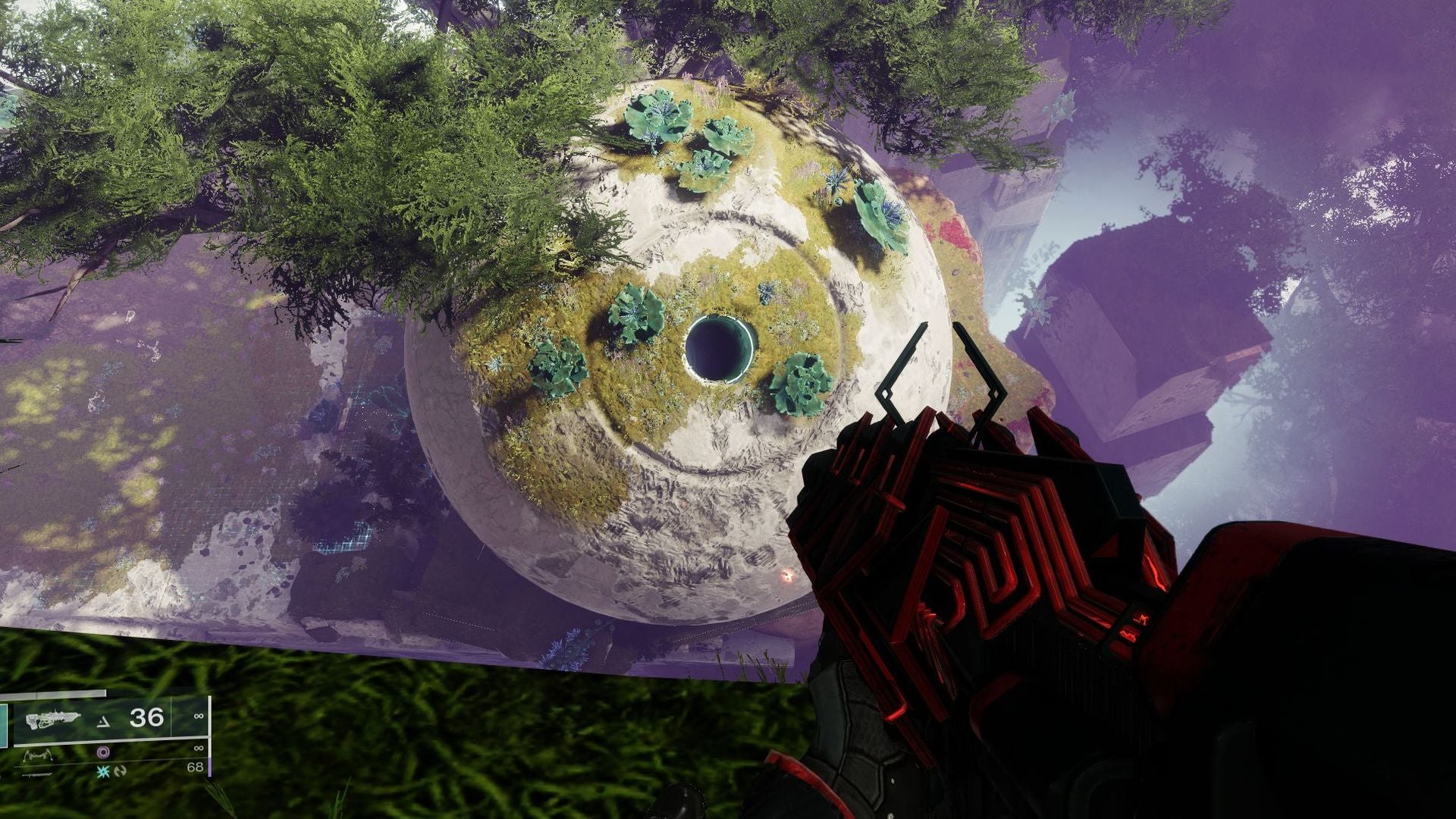The height and width of the screenshot is (819, 1456).
Task: Click the ammo counter showing 36
Action: 146,719
